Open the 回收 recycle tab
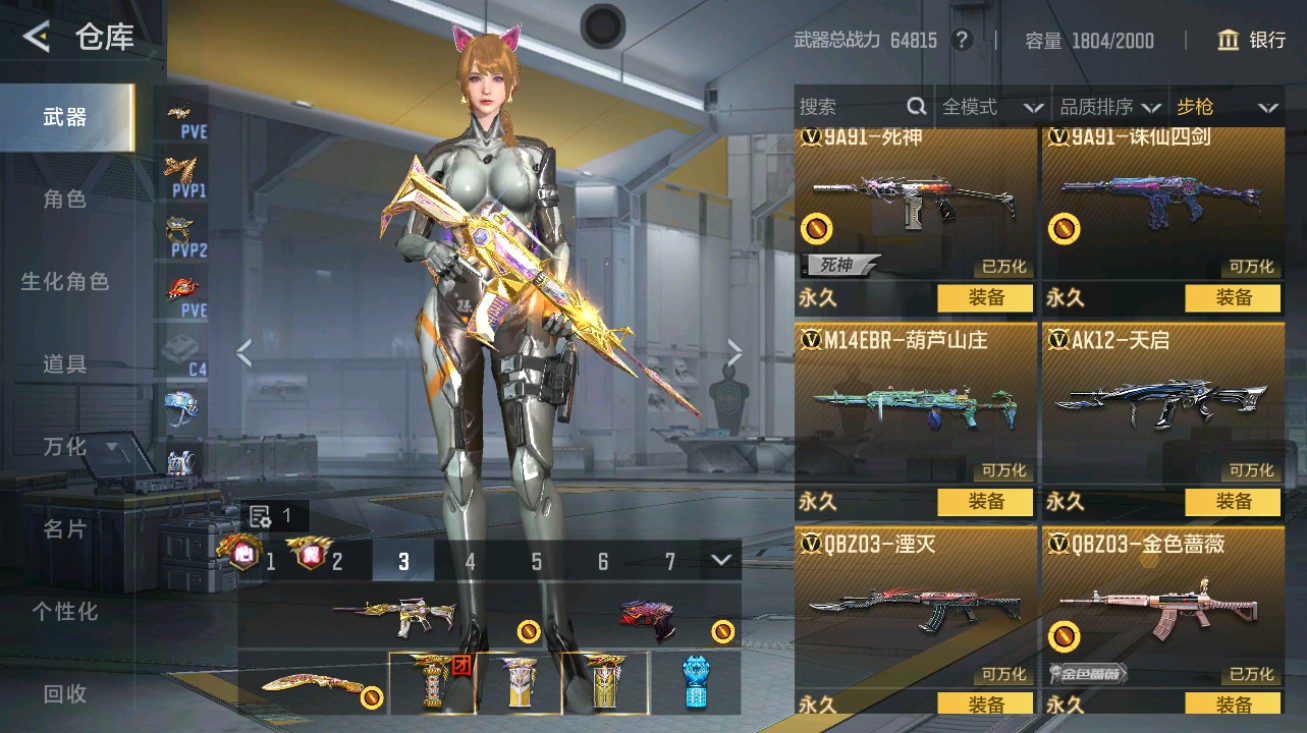The image size is (1307, 733). pyautogui.click(x=65, y=693)
